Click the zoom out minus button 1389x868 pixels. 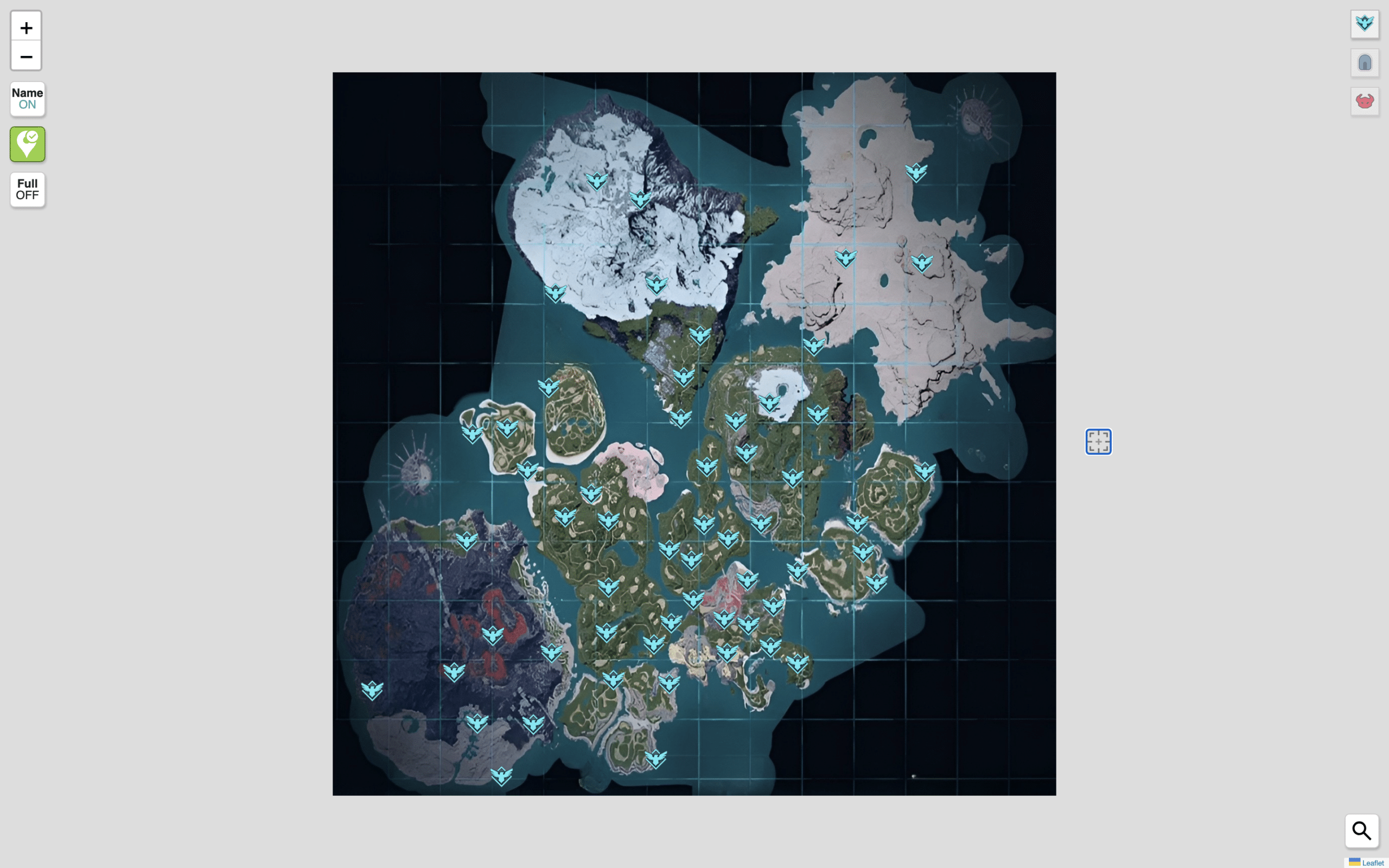click(26, 56)
